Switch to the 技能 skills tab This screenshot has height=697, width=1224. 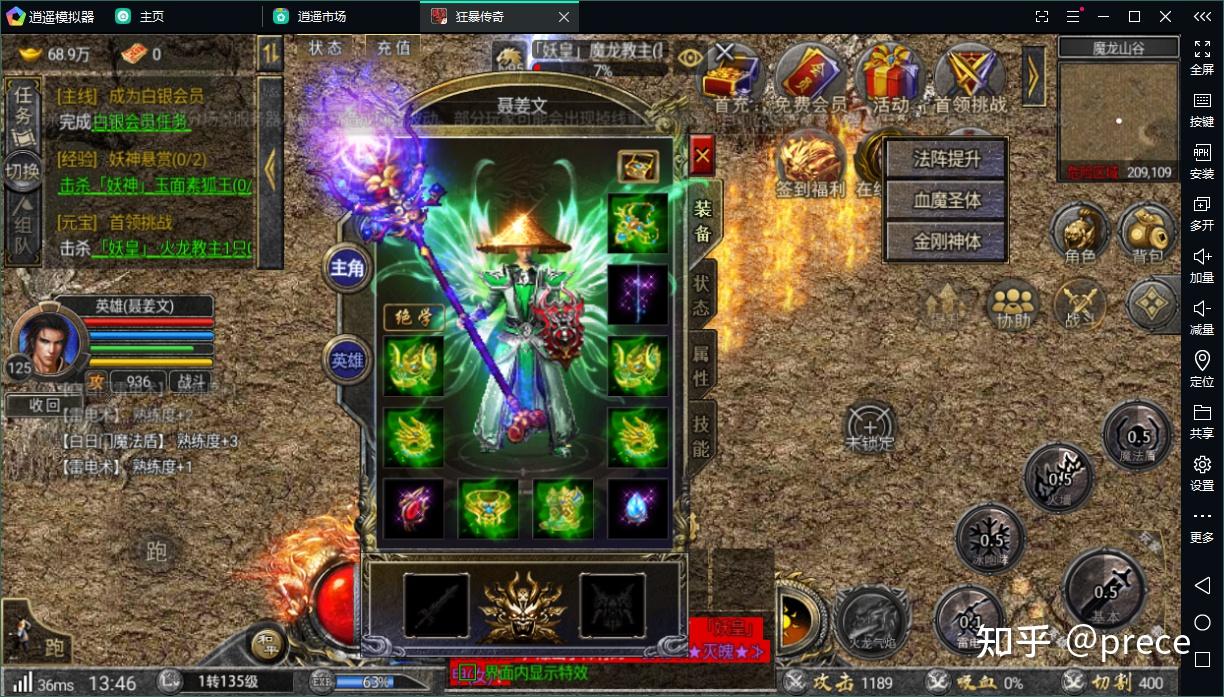point(702,437)
